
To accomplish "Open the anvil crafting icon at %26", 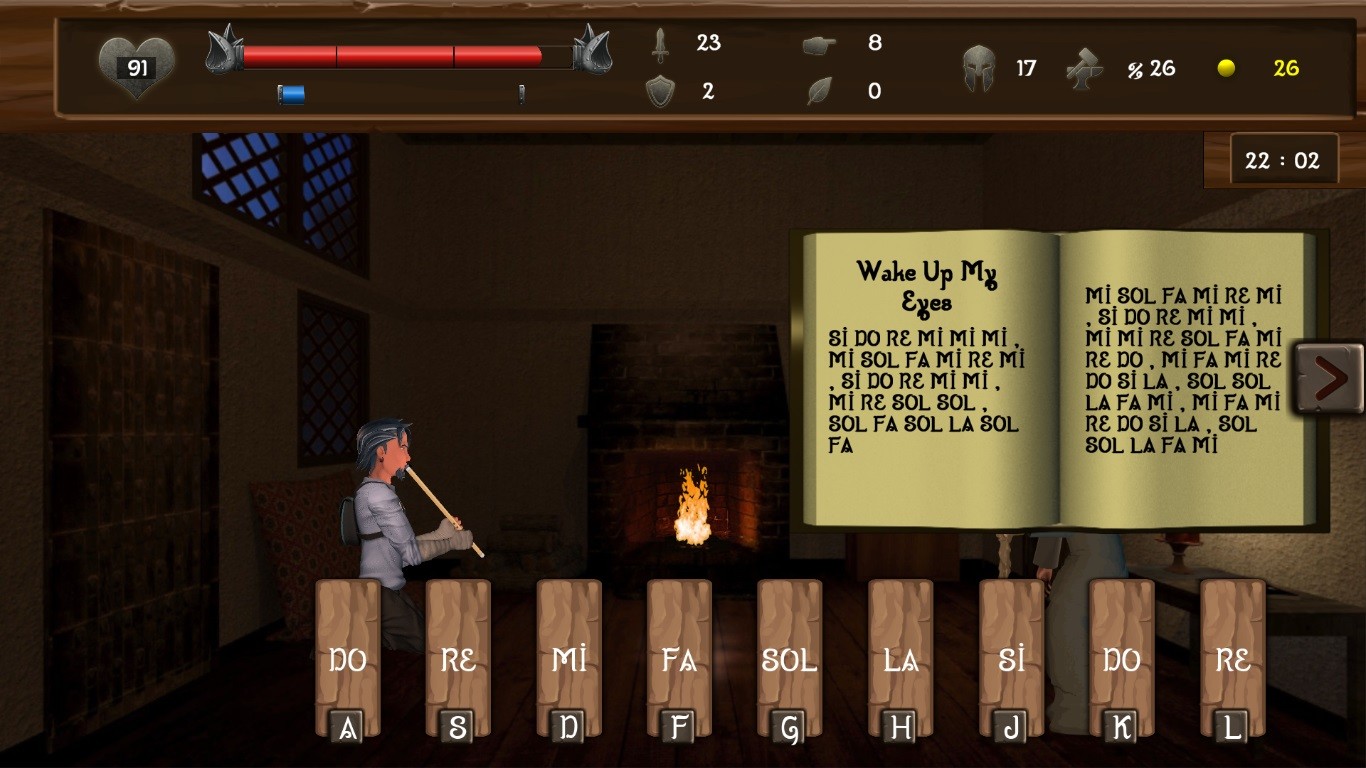I will coord(1085,67).
